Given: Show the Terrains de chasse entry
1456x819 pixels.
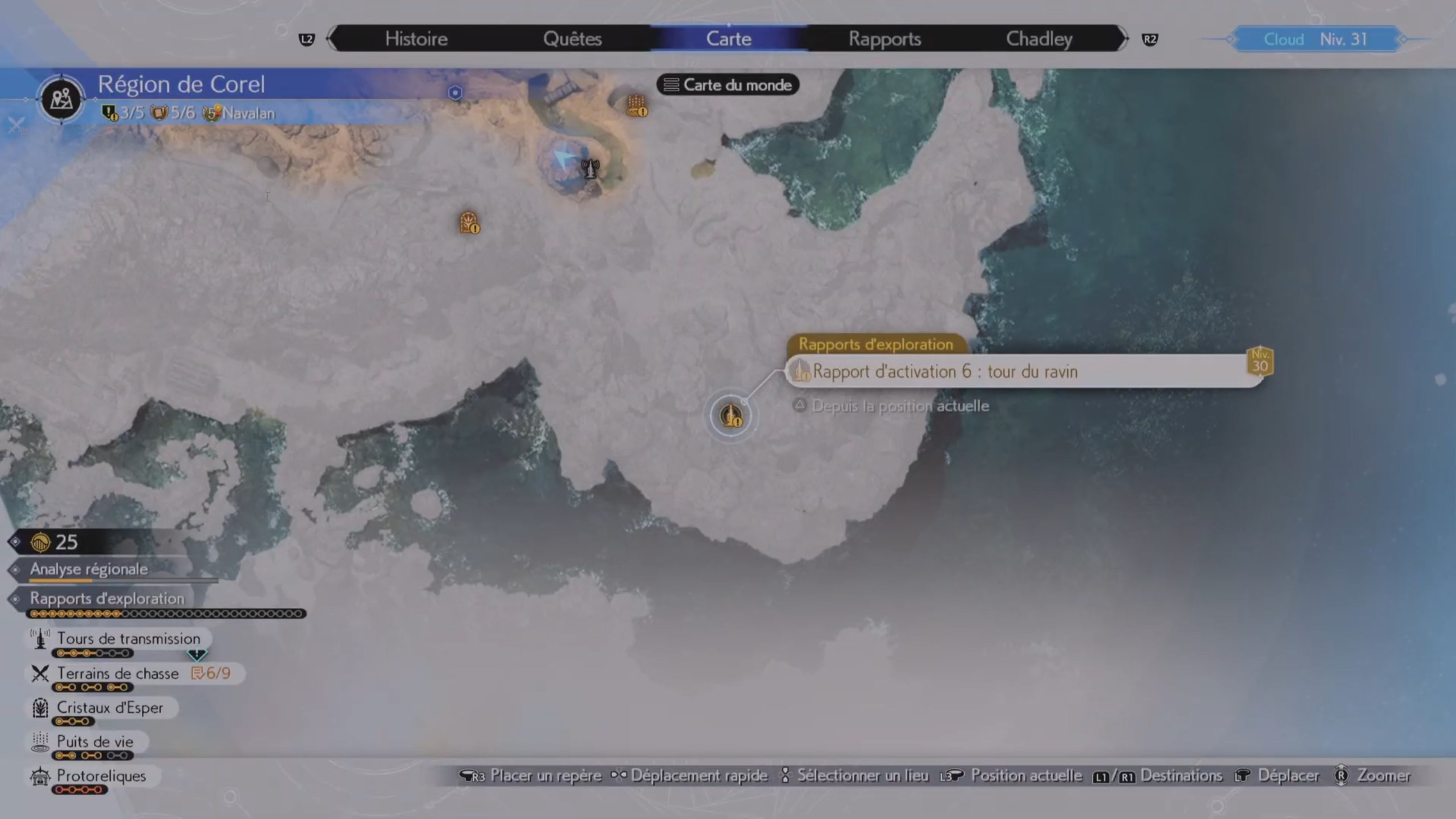Looking at the screenshot, I should click(117, 673).
